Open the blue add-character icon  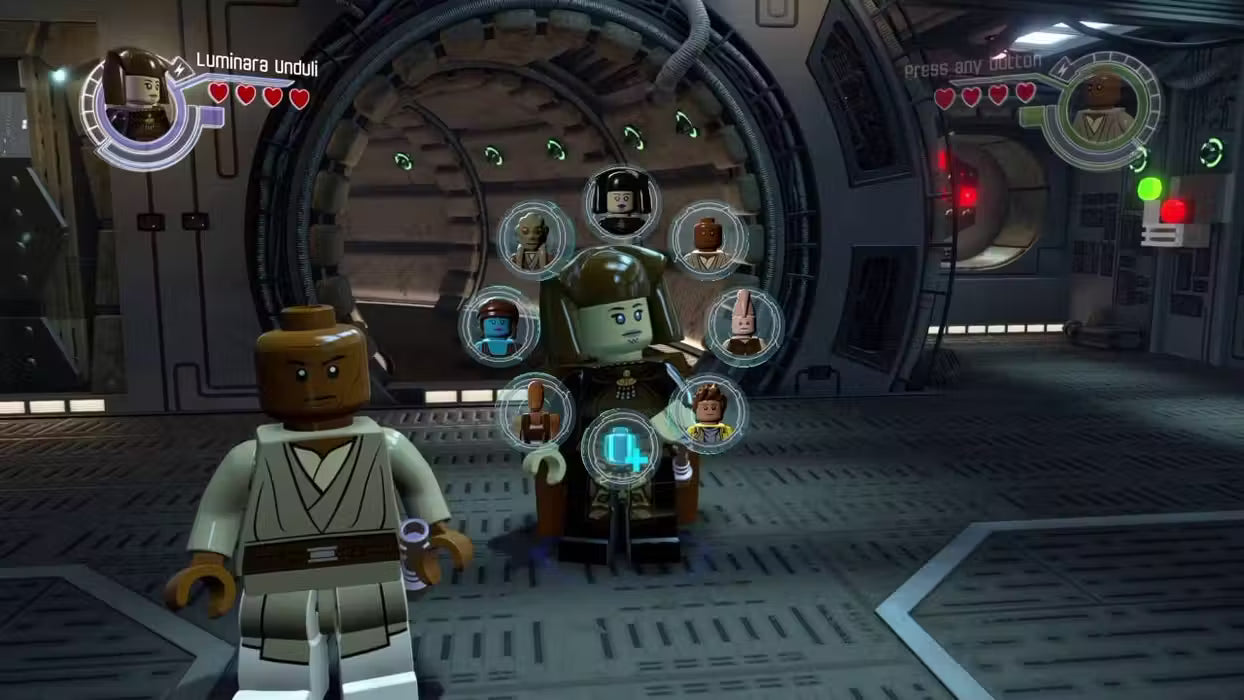click(621, 448)
